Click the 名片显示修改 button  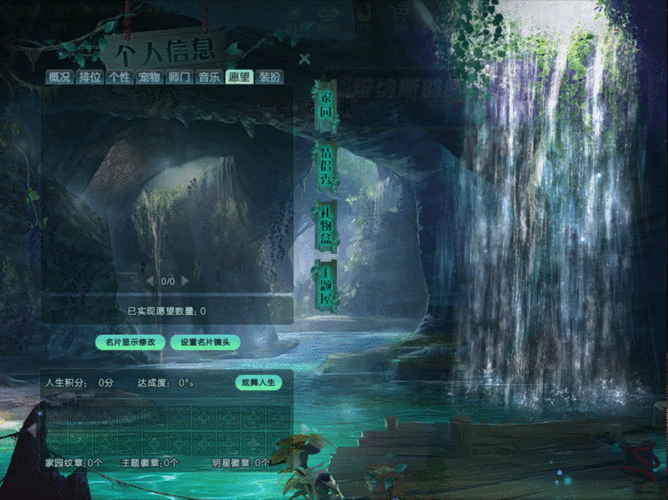click(x=130, y=342)
